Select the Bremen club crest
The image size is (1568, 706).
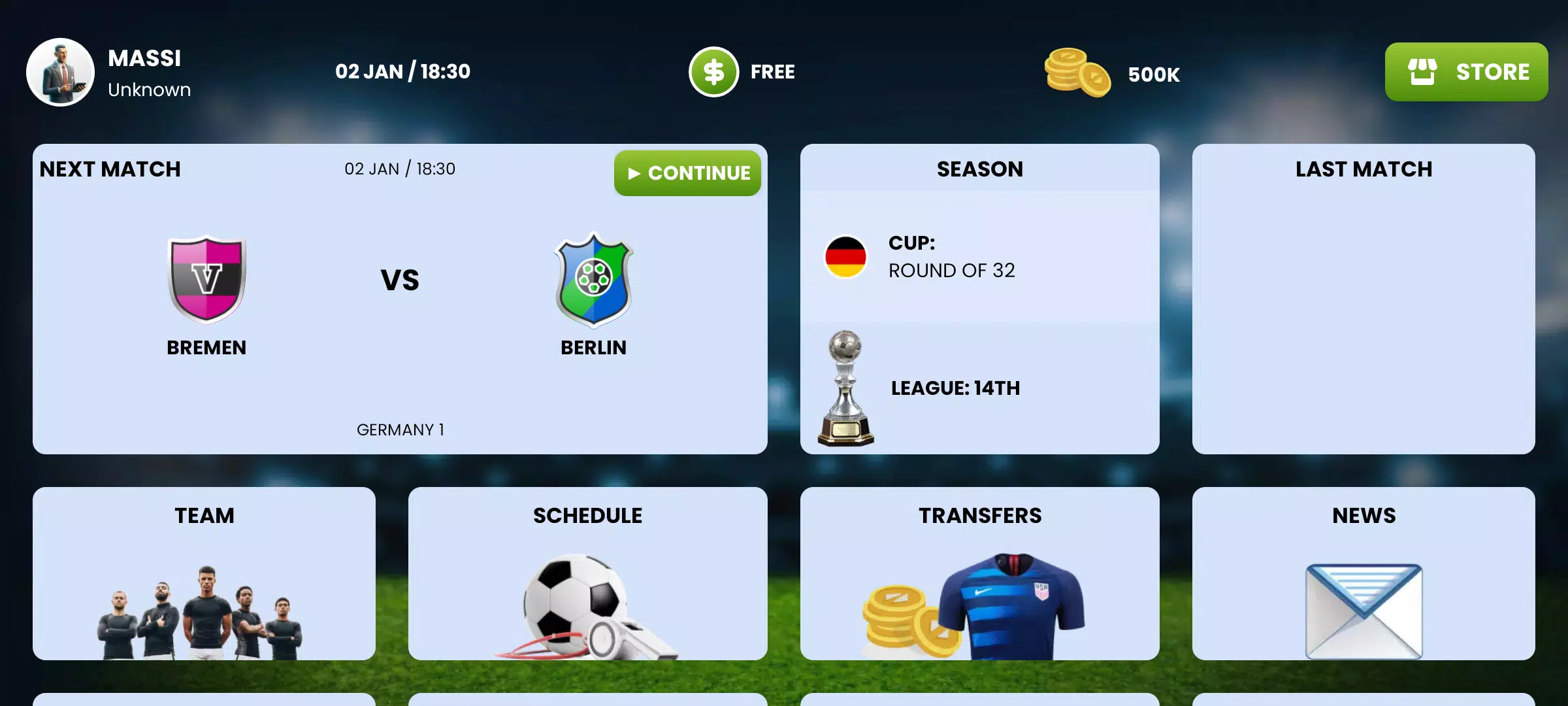[x=206, y=281]
